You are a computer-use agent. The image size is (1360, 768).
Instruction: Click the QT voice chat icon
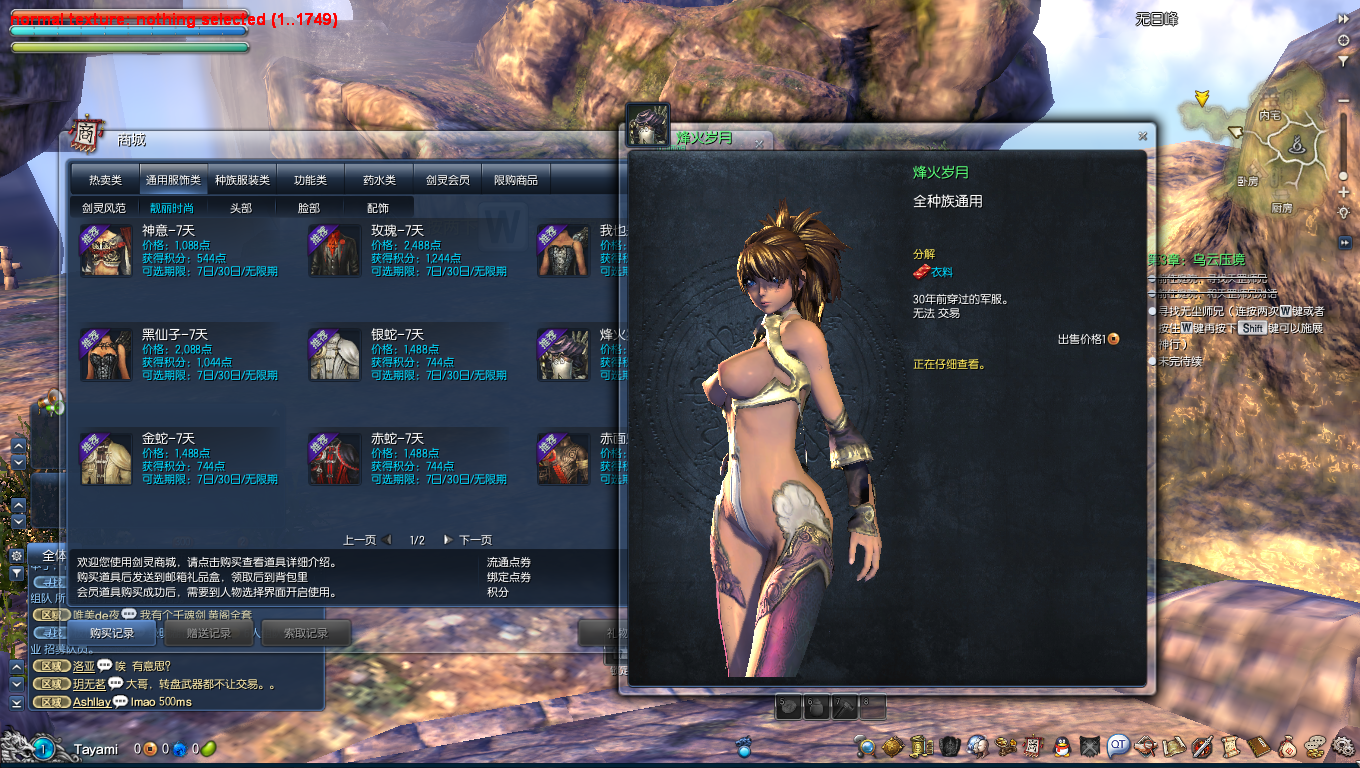pos(1118,745)
